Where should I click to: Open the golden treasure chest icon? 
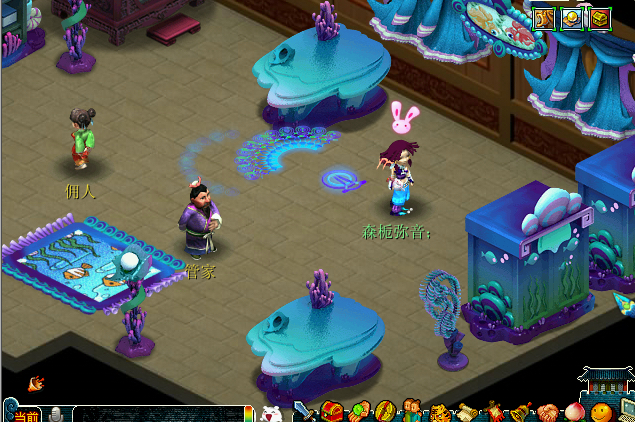coord(600,17)
